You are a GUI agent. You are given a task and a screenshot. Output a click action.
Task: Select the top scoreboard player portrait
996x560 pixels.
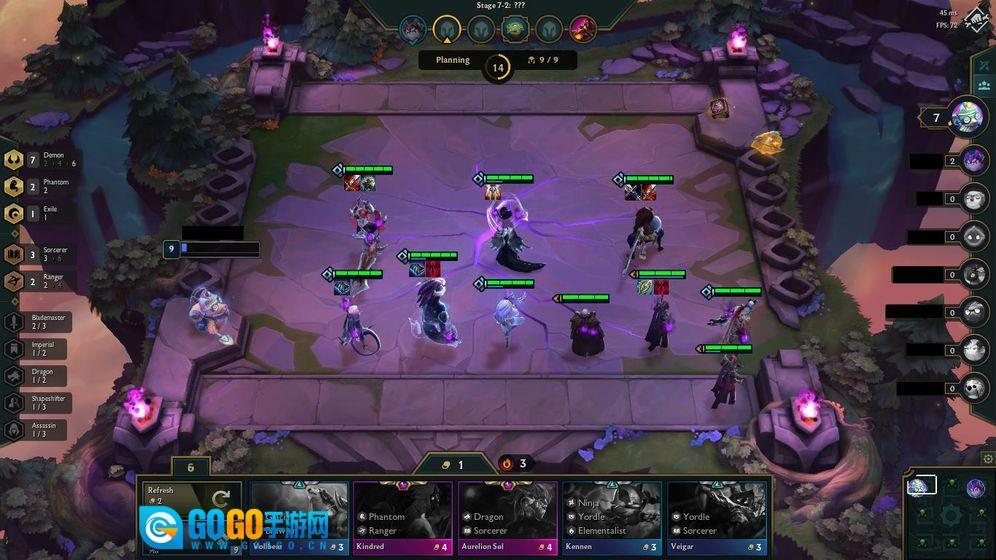[967, 117]
